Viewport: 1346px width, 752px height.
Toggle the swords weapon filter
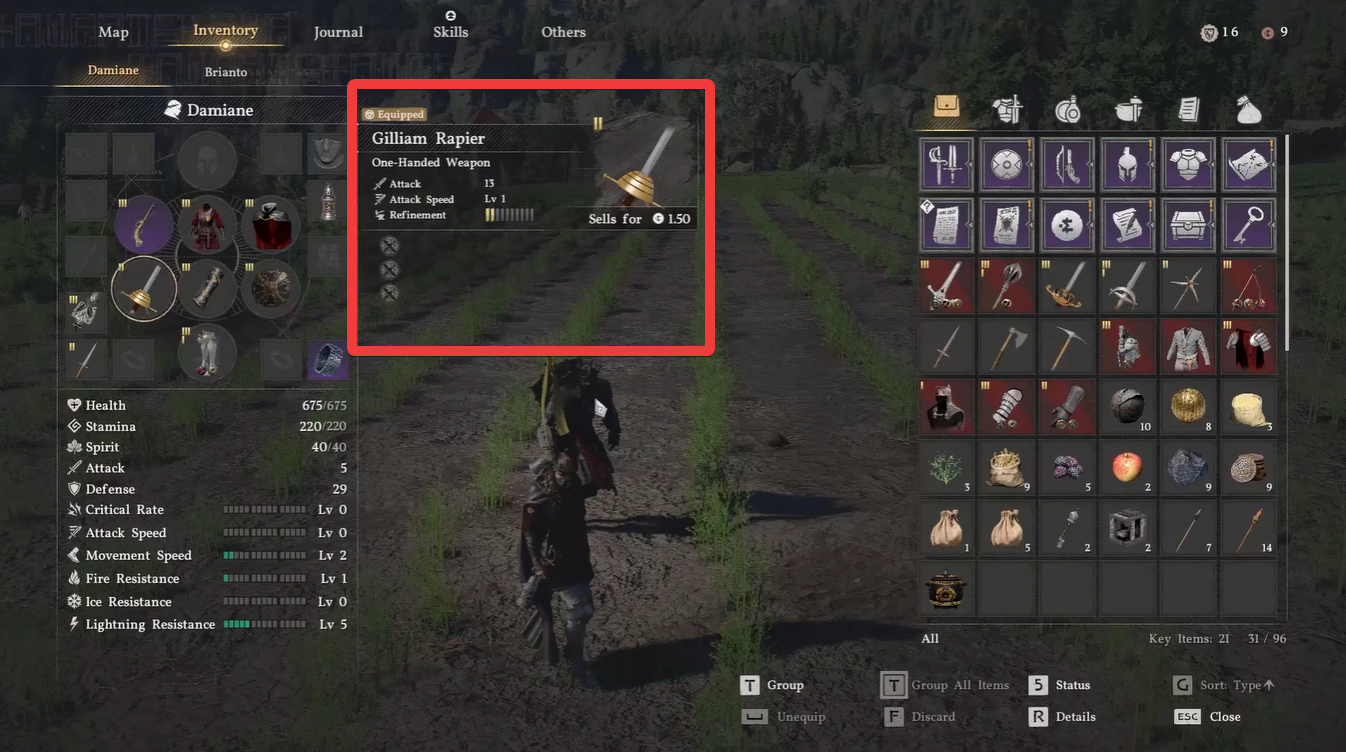[945, 164]
